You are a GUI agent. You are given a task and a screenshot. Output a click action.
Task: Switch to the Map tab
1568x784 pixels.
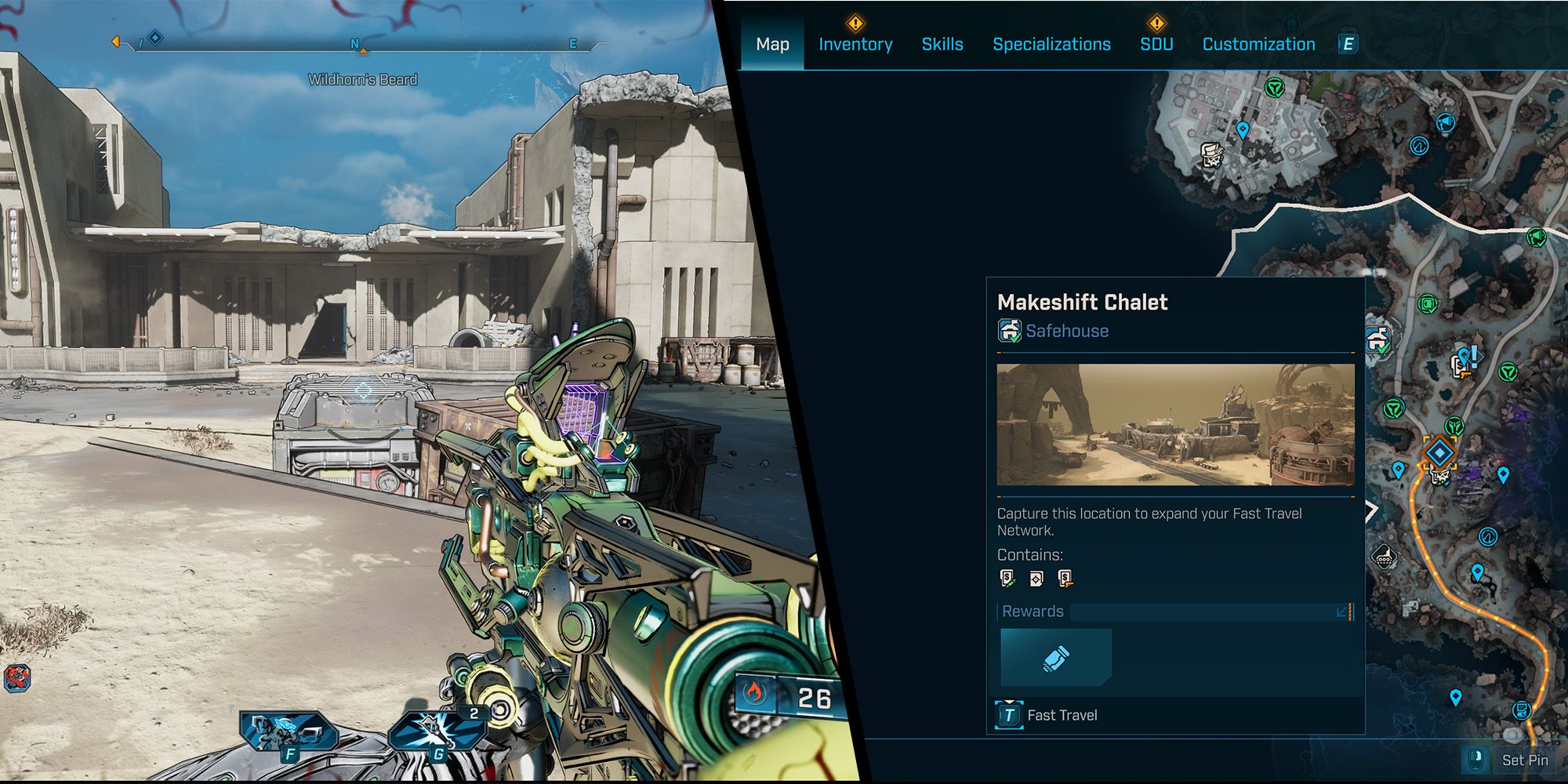(x=772, y=45)
